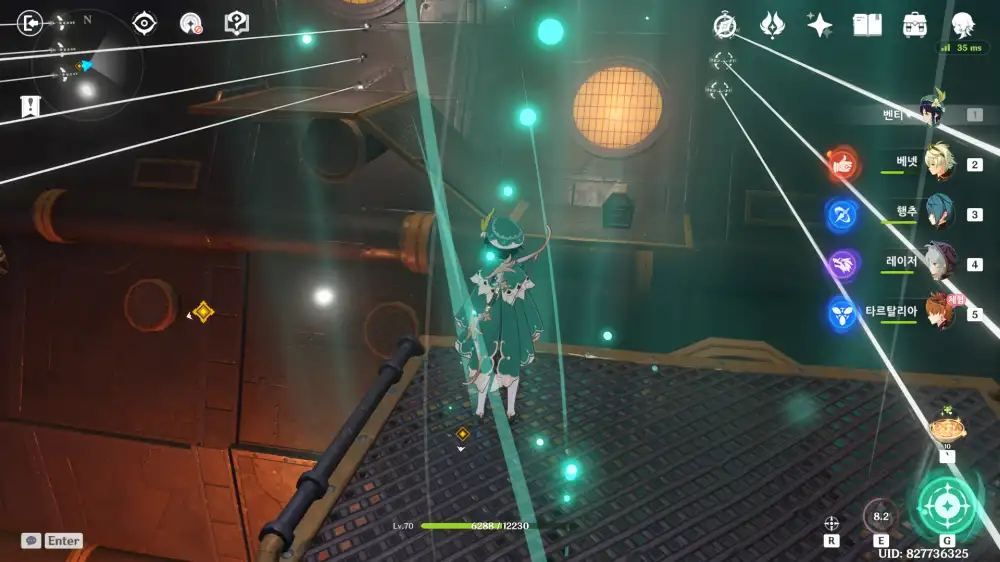
Task: Switch to trial character 타르탈리아
Action: click(x=938, y=312)
